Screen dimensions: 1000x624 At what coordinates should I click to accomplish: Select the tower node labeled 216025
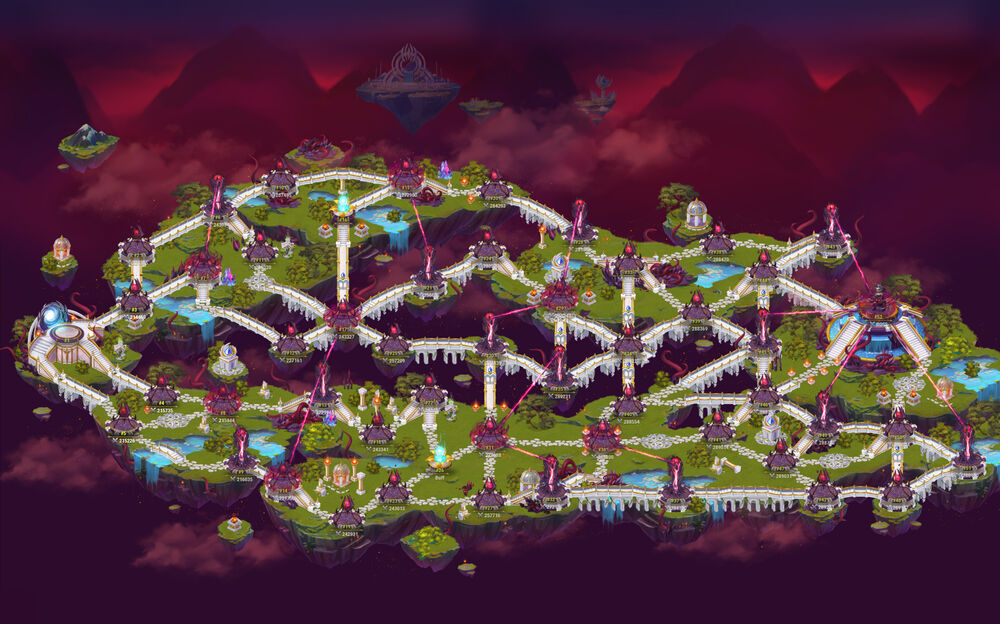tap(241, 459)
